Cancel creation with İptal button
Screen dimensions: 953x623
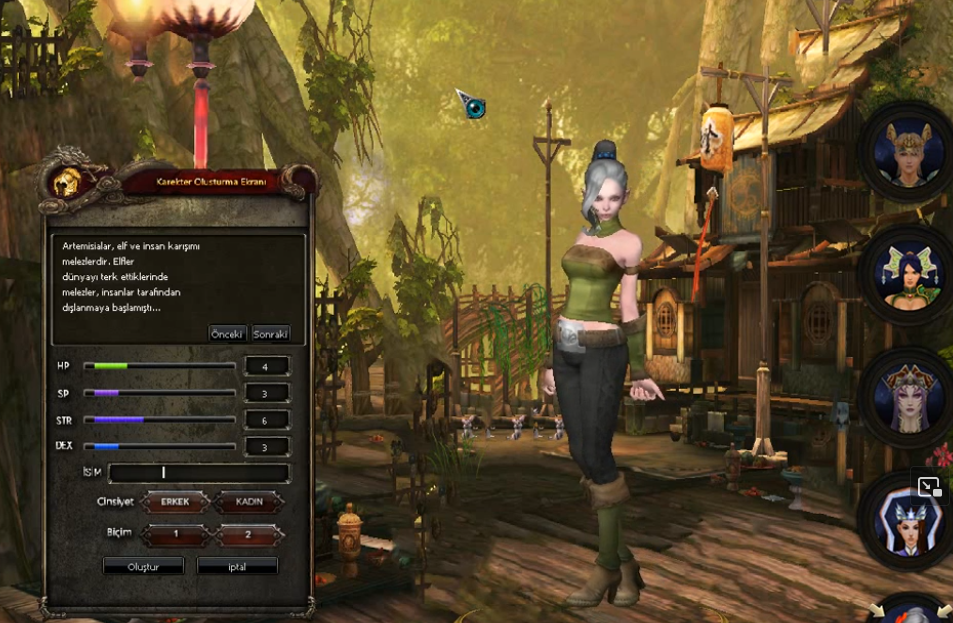(x=237, y=566)
